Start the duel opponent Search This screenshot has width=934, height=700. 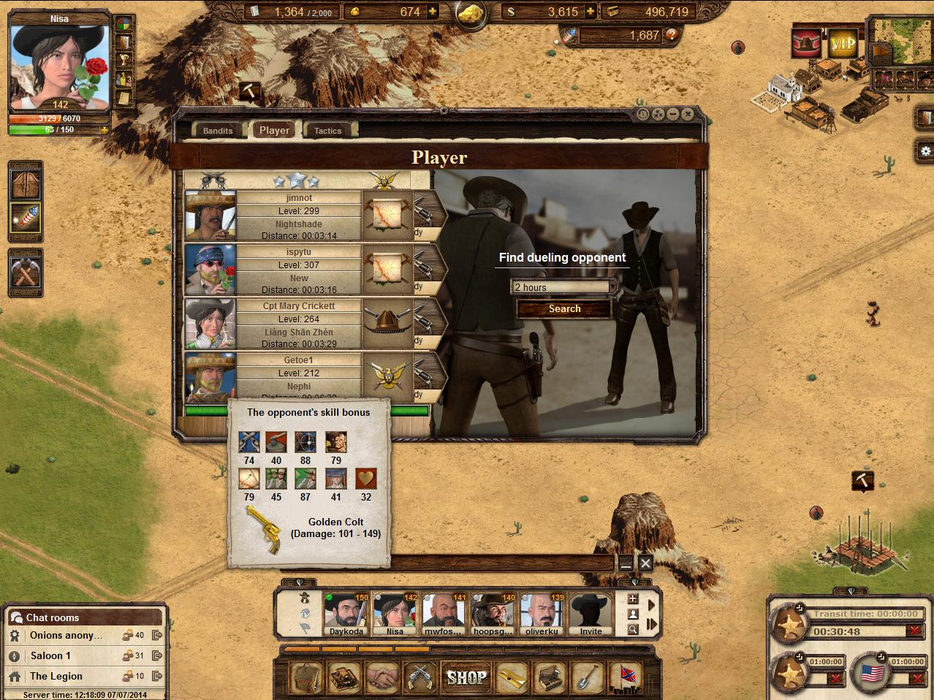pos(564,309)
